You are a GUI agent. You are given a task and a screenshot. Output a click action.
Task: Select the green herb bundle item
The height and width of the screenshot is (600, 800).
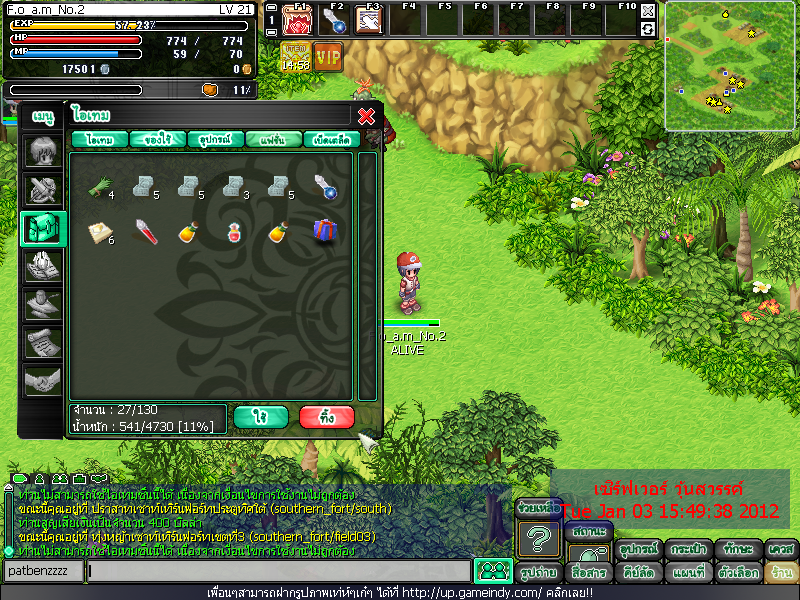(x=100, y=185)
